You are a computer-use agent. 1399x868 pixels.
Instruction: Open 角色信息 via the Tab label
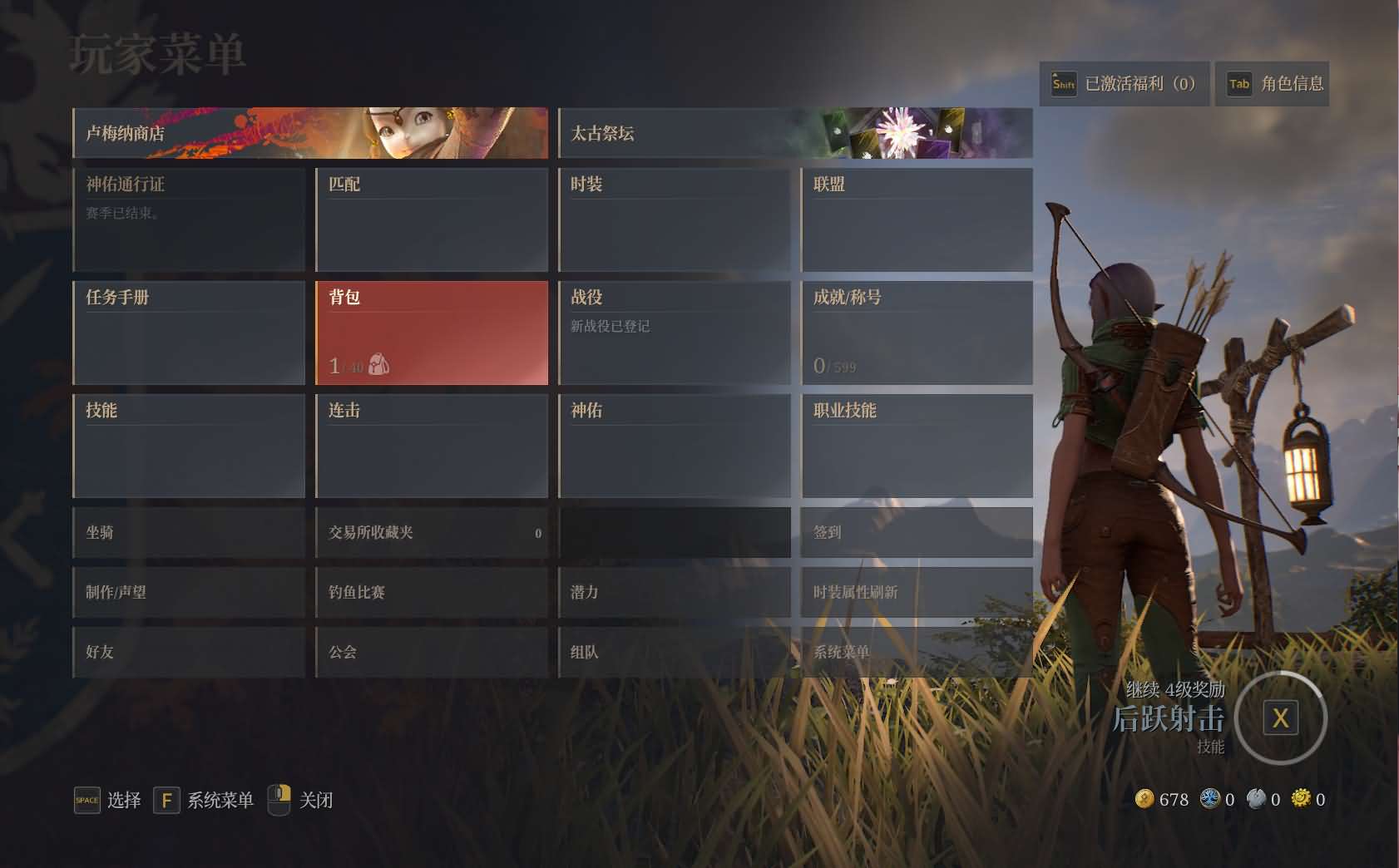(1273, 84)
